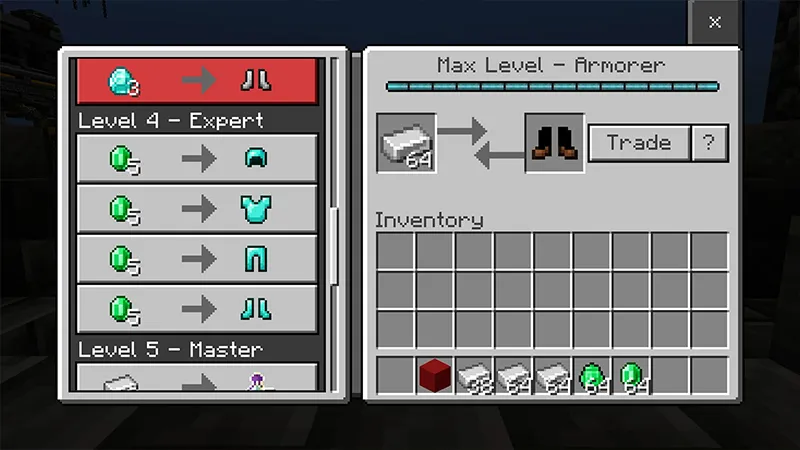The image size is (800, 450).
Task: Take the boots from the trade output slot
Action: point(554,142)
